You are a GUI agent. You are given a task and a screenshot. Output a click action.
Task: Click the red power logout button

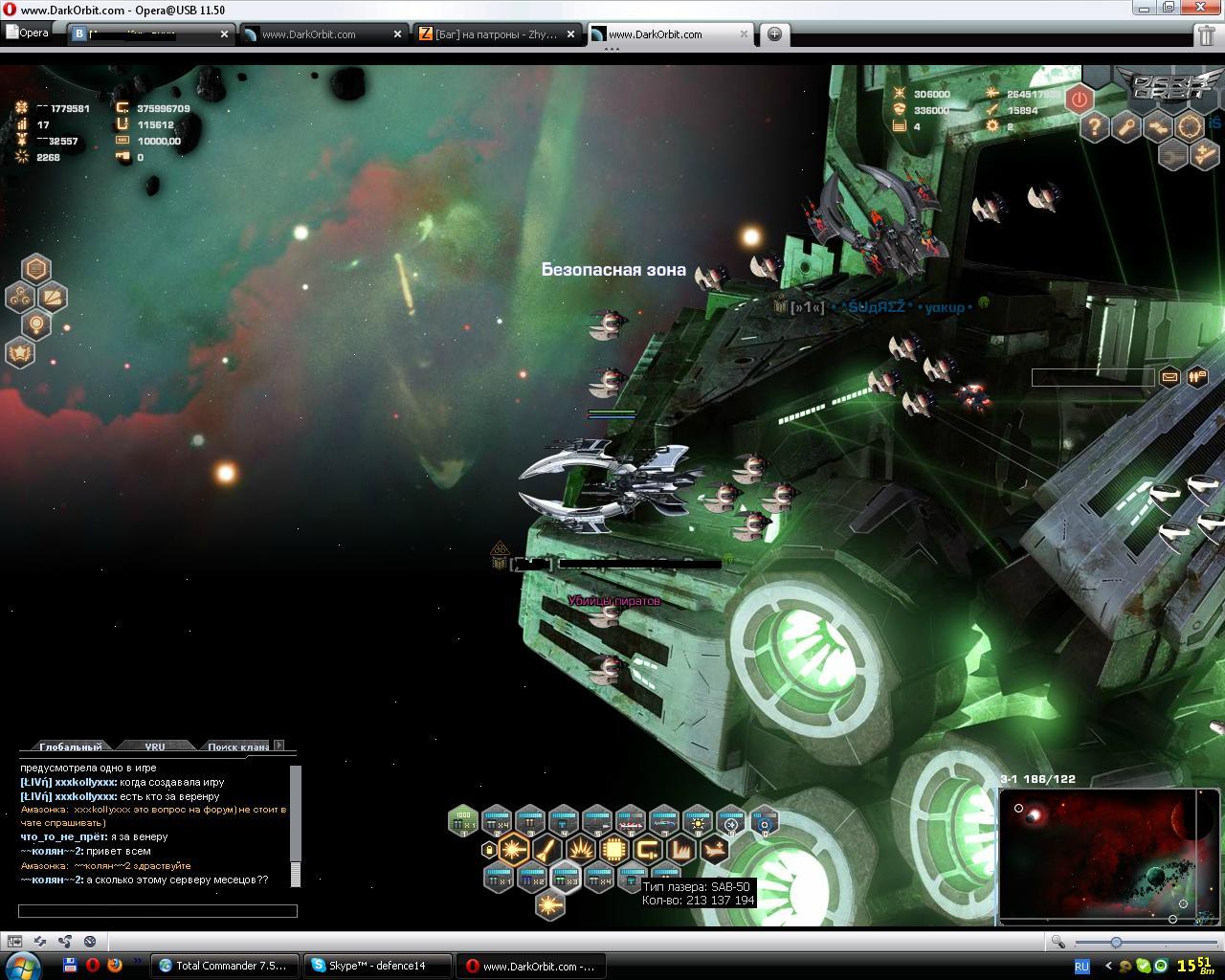(x=1080, y=98)
